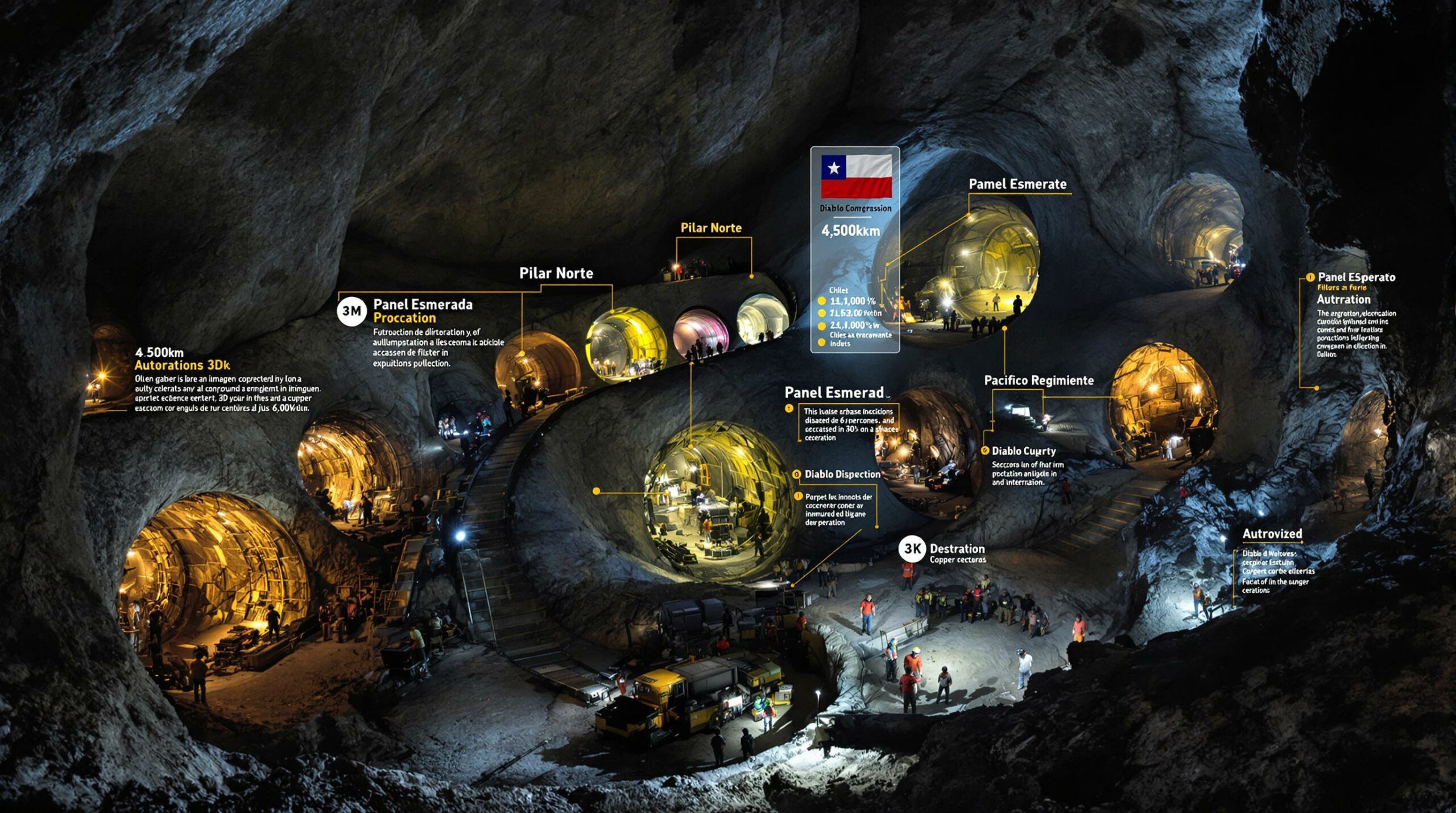This screenshot has height=813, width=1456.
Task: Choose the Diablo Dispection marker
Action: tap(797, 474)
